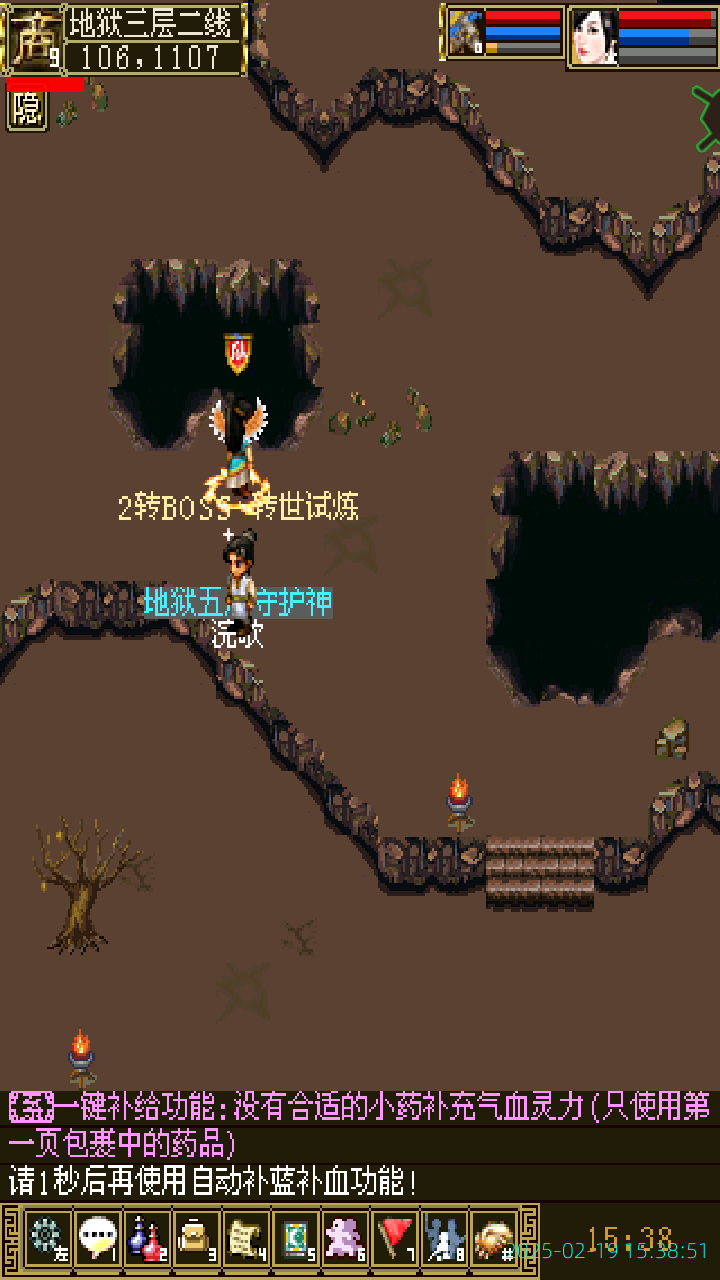The image size is (720, 1280).
Task: Open the scroll icon in toolbar
Action: coord(246,1239)
